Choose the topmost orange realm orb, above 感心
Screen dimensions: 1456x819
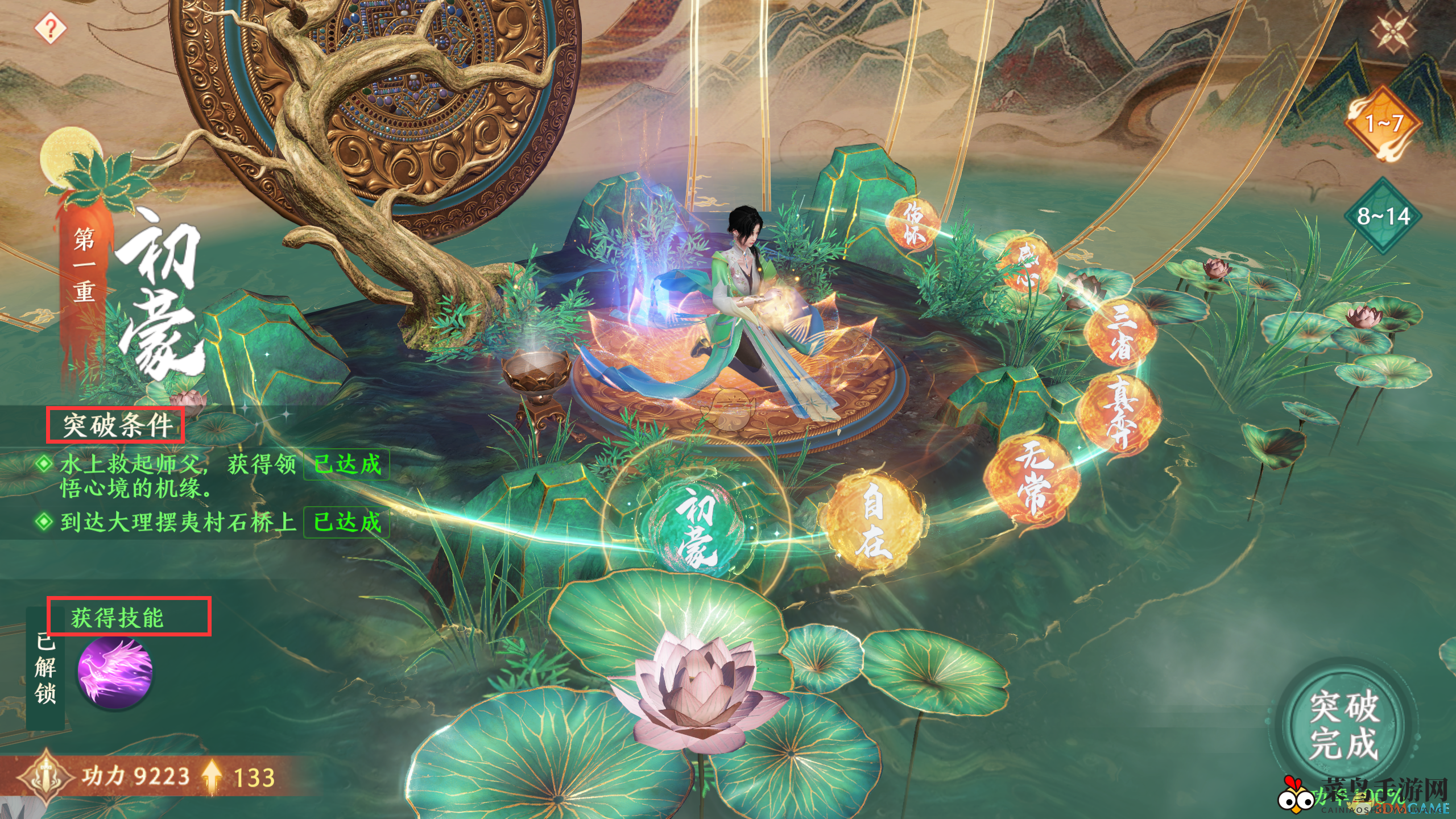(x=913, y=222)
